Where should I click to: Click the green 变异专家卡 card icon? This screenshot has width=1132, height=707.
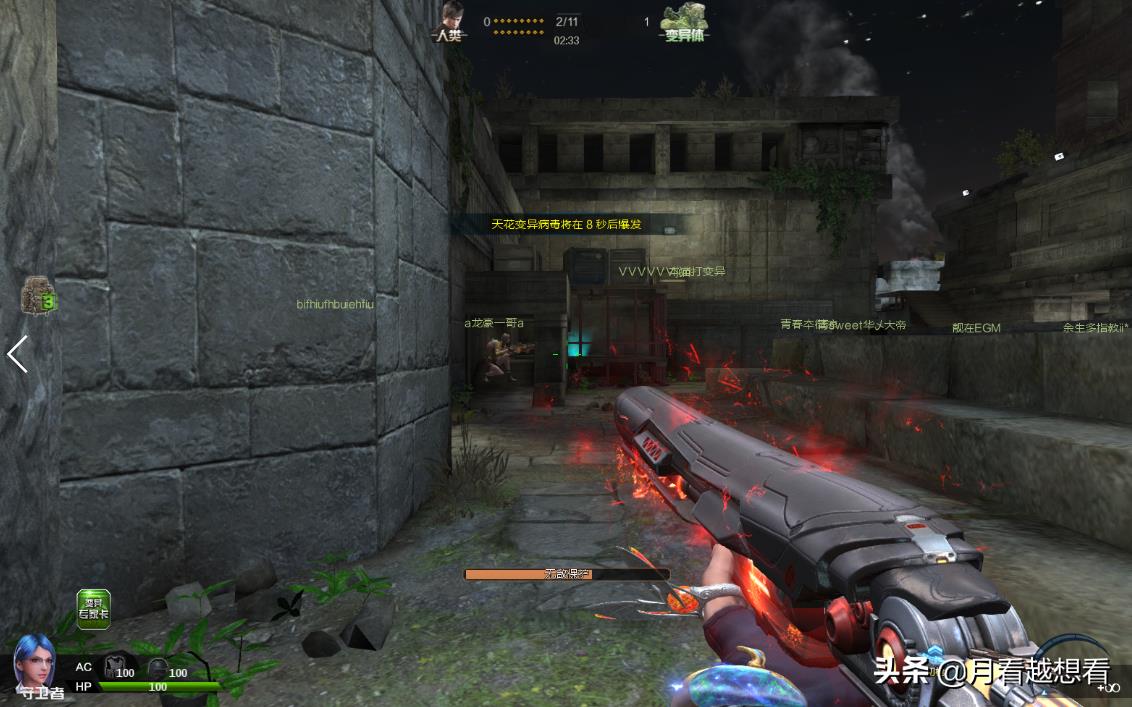(94, 608)
